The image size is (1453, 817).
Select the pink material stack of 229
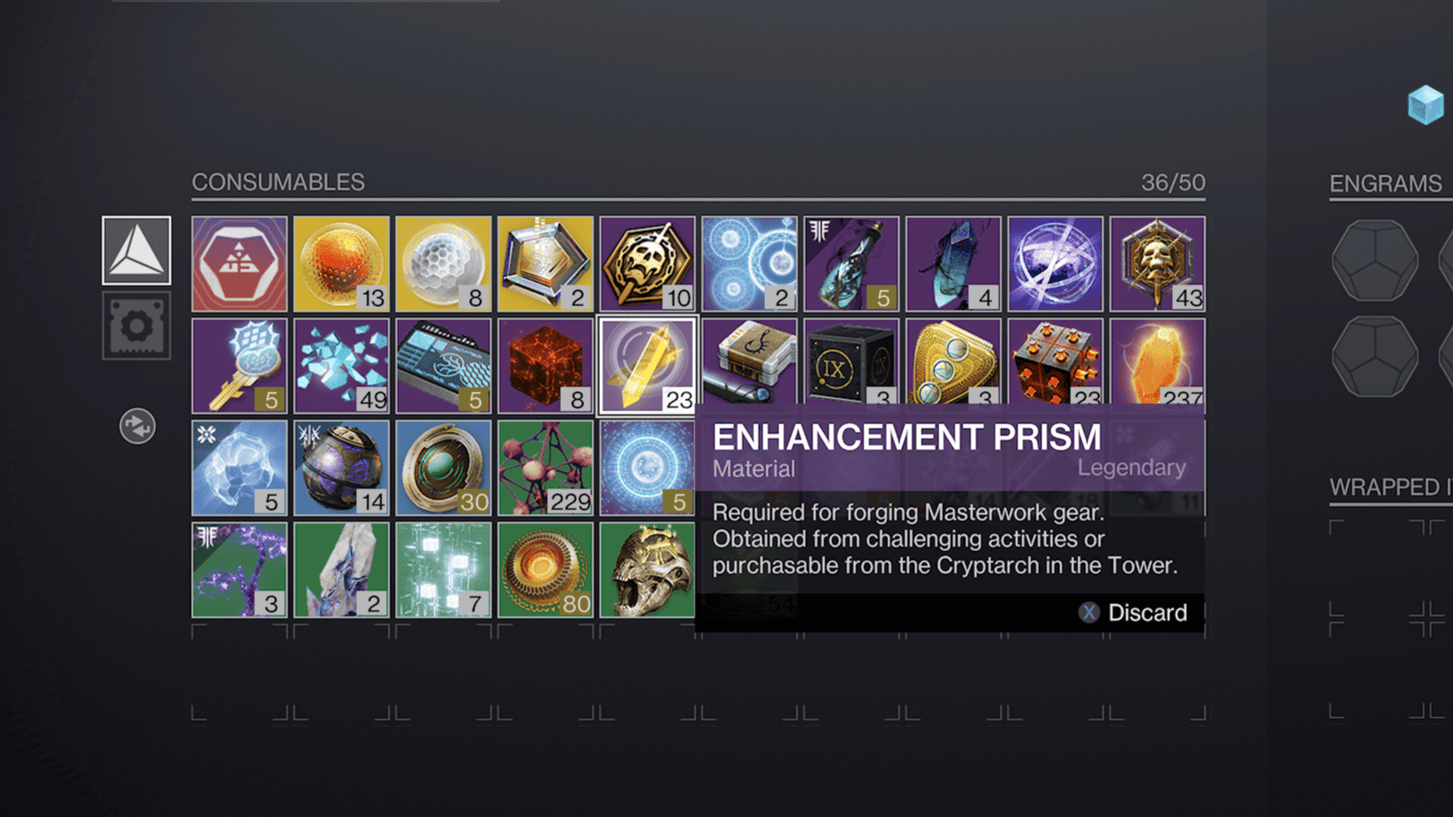pos(545,467)
